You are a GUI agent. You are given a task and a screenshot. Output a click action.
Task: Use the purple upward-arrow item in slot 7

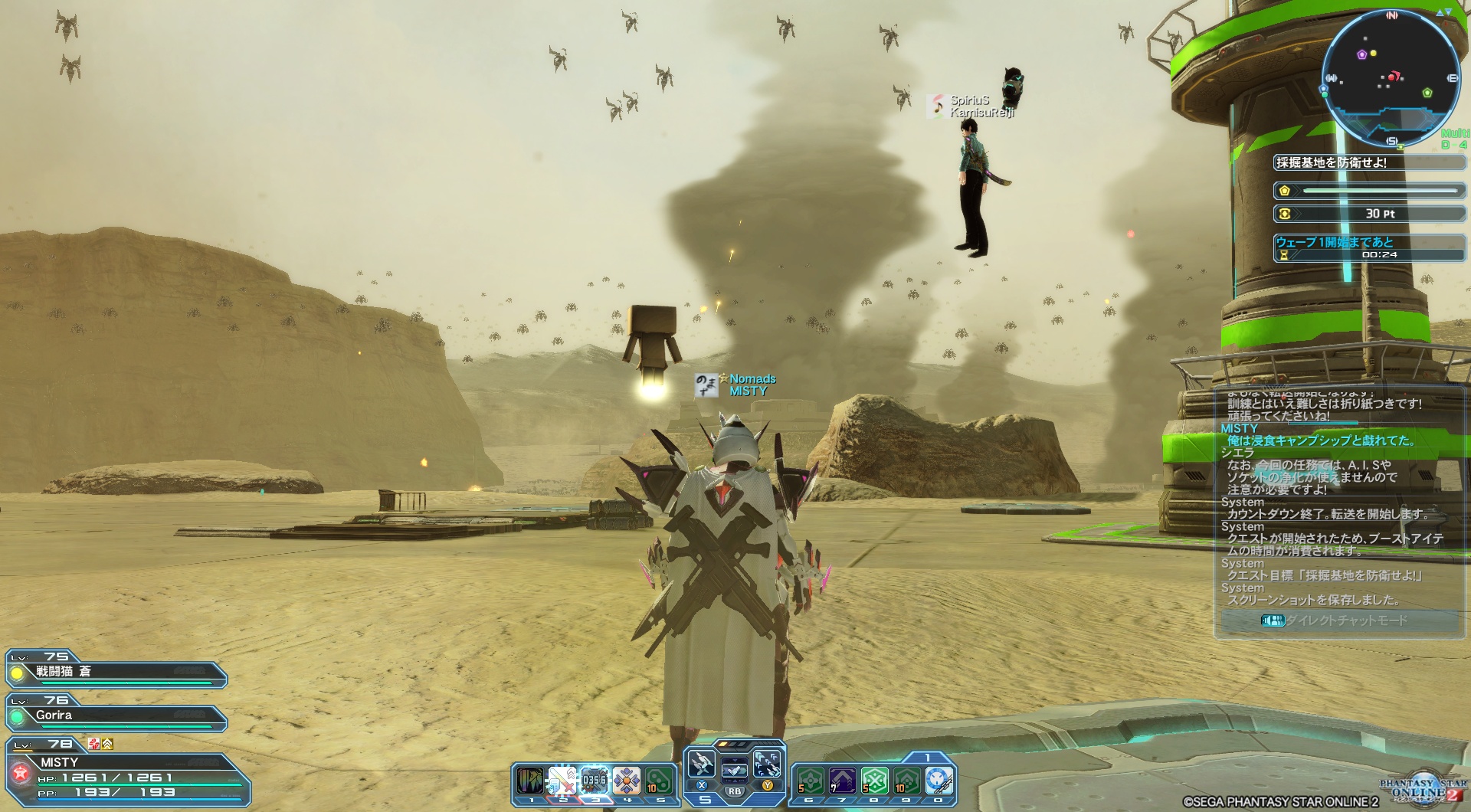pyautogui.click(x=843, y=781)
